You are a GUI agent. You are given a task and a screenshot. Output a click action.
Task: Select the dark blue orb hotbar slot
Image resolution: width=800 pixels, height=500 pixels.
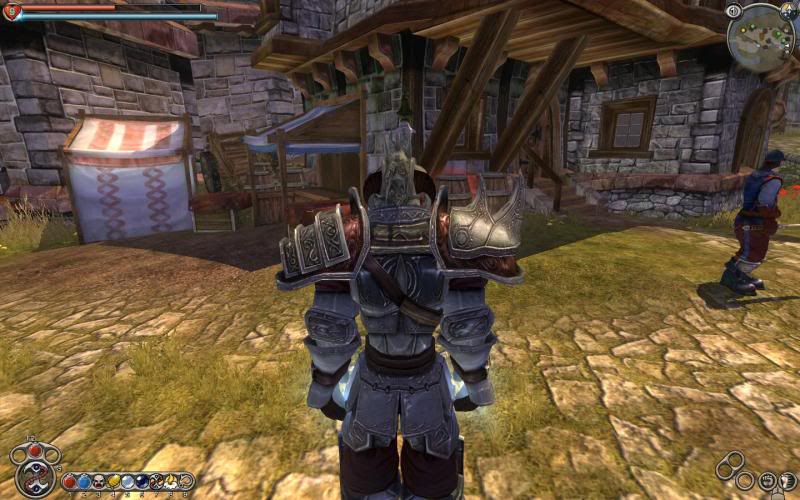point(141,482)
